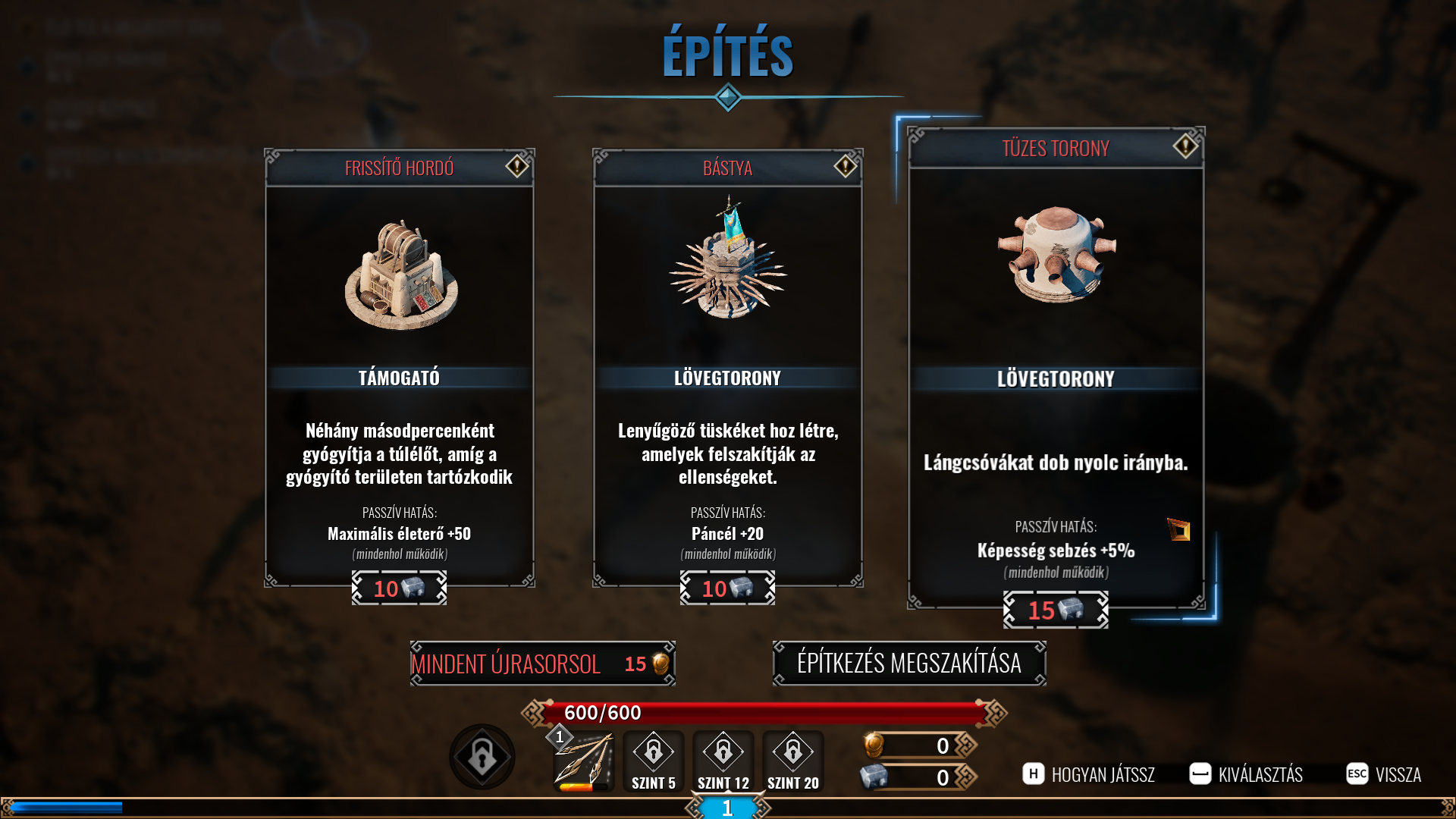Image resolution: width=1456 pixels, height=819 pixels.
Task: Click the round locked ability slot
Action: click(482, 757)
